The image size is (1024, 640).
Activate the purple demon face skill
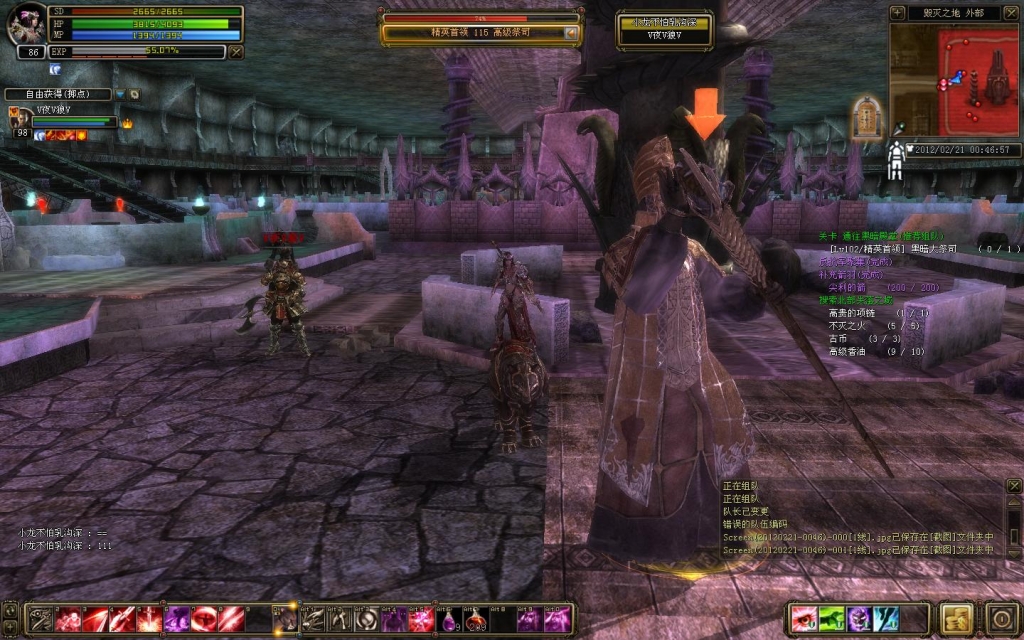tap(859, 618)
